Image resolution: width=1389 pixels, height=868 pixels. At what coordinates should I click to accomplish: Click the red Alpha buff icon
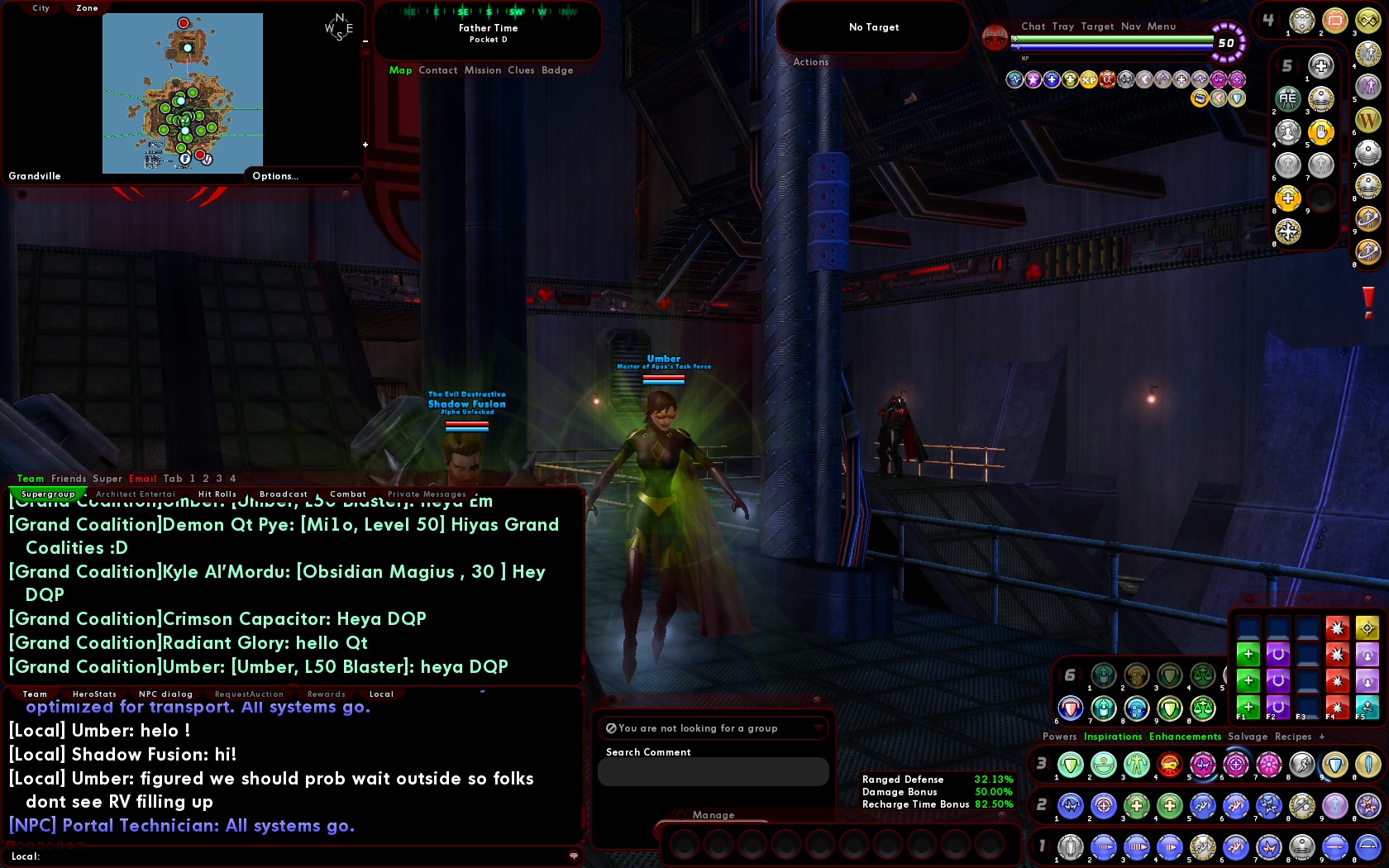1107,79
